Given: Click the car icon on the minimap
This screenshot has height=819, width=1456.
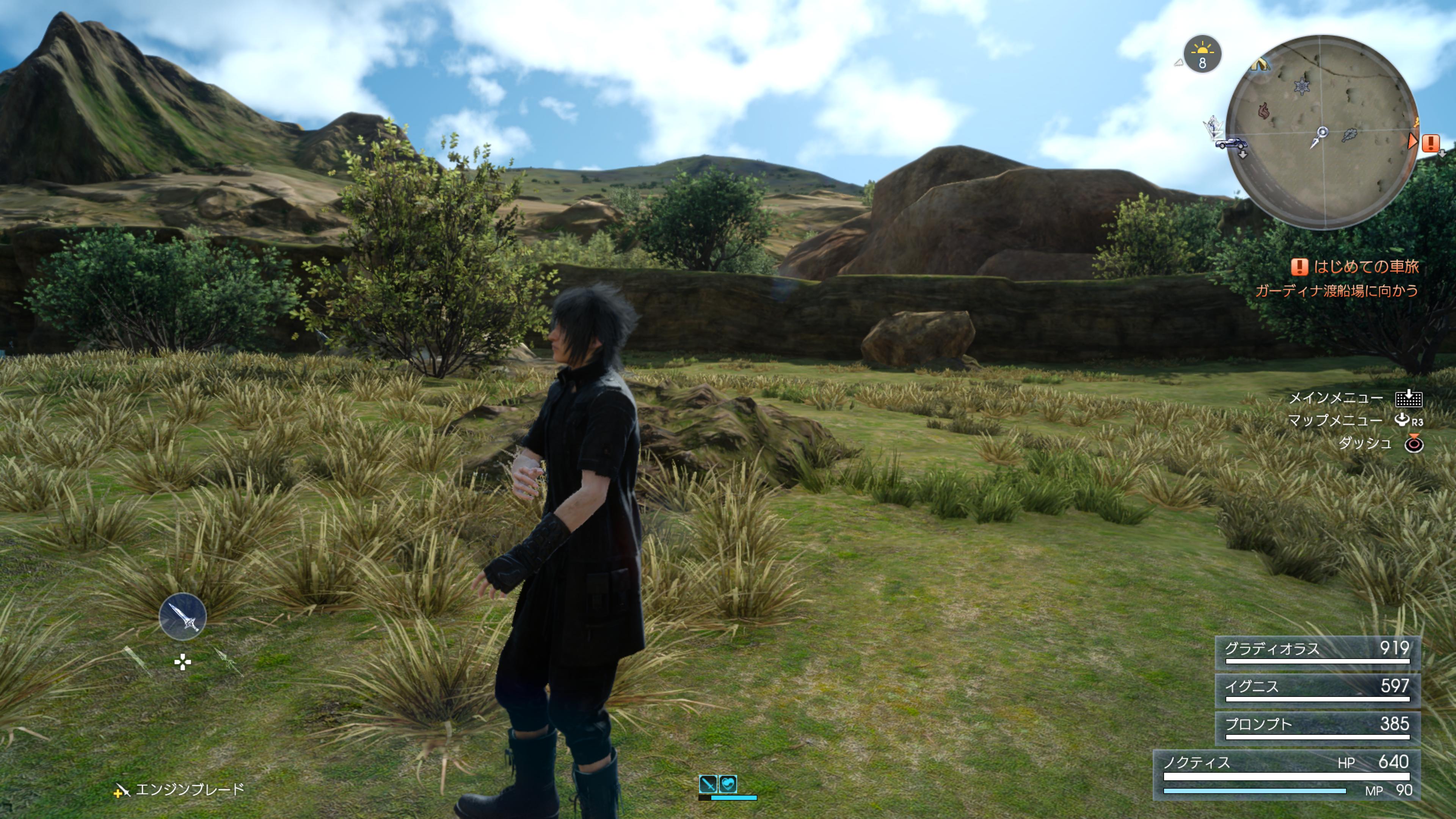Looking at the screenshot, I should click(x=1231, y=143).
